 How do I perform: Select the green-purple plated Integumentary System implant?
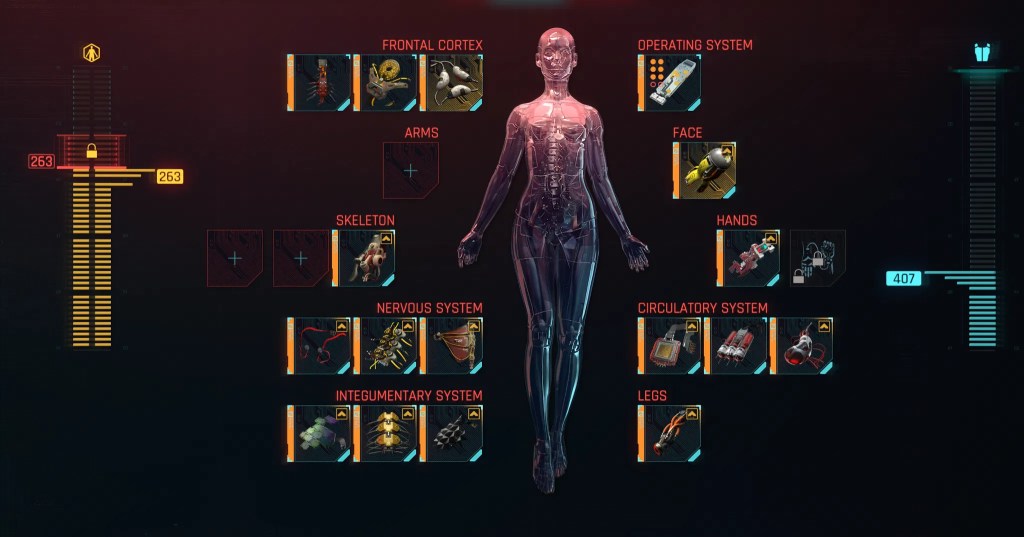click(320, 434)
